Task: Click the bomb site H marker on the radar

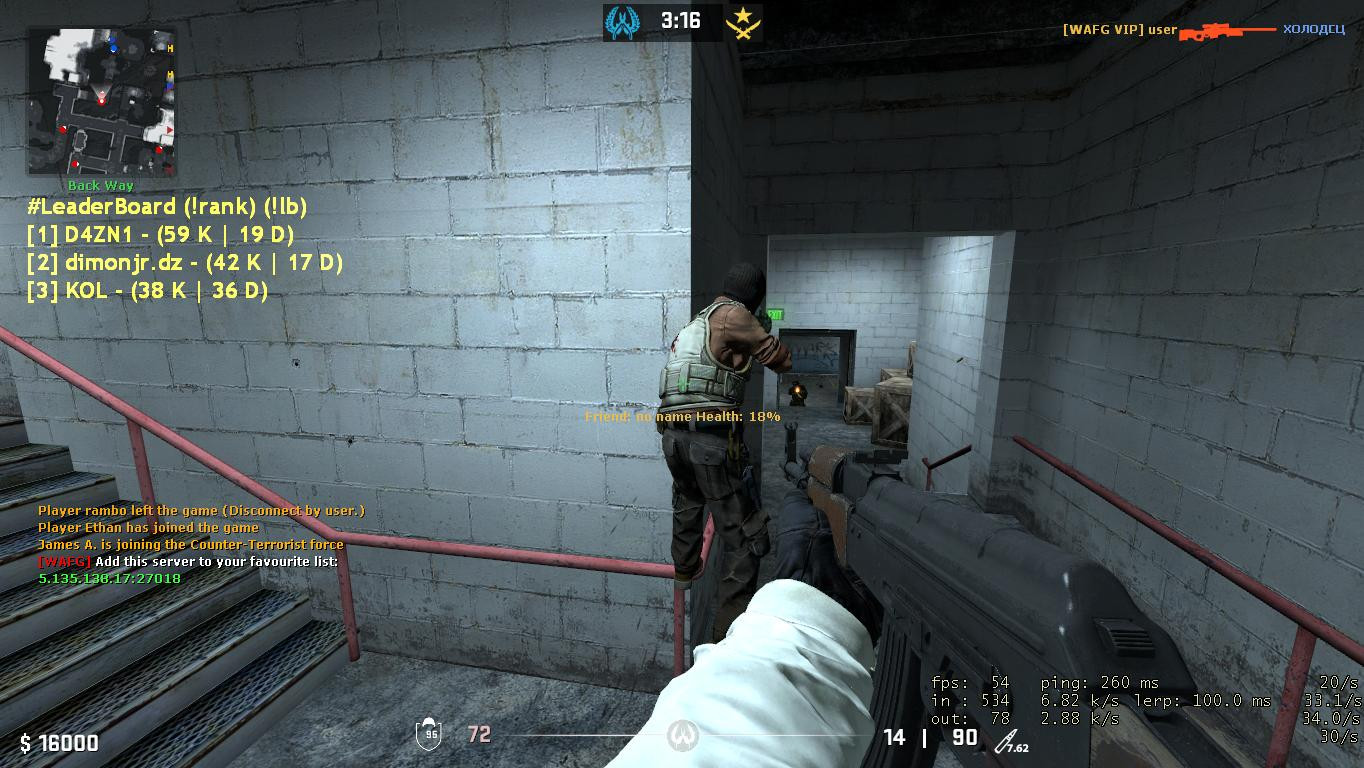Action: tap(171, 46)
